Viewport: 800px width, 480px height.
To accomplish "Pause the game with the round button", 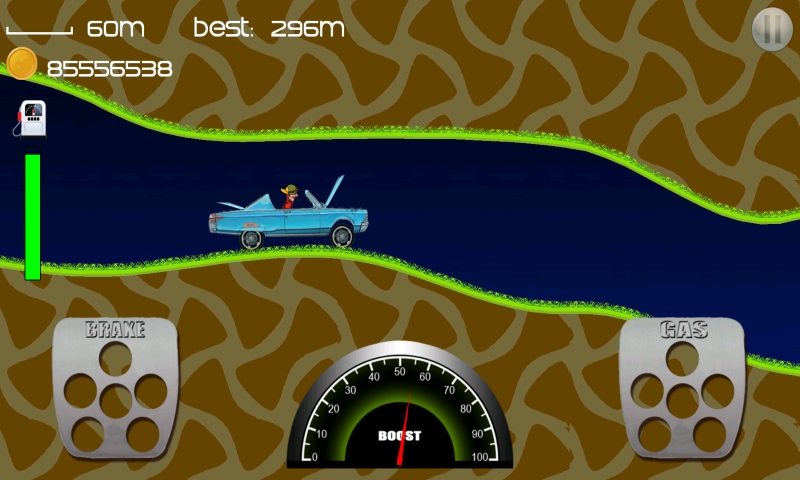I will pyautogui.click(x=771, y=29).
